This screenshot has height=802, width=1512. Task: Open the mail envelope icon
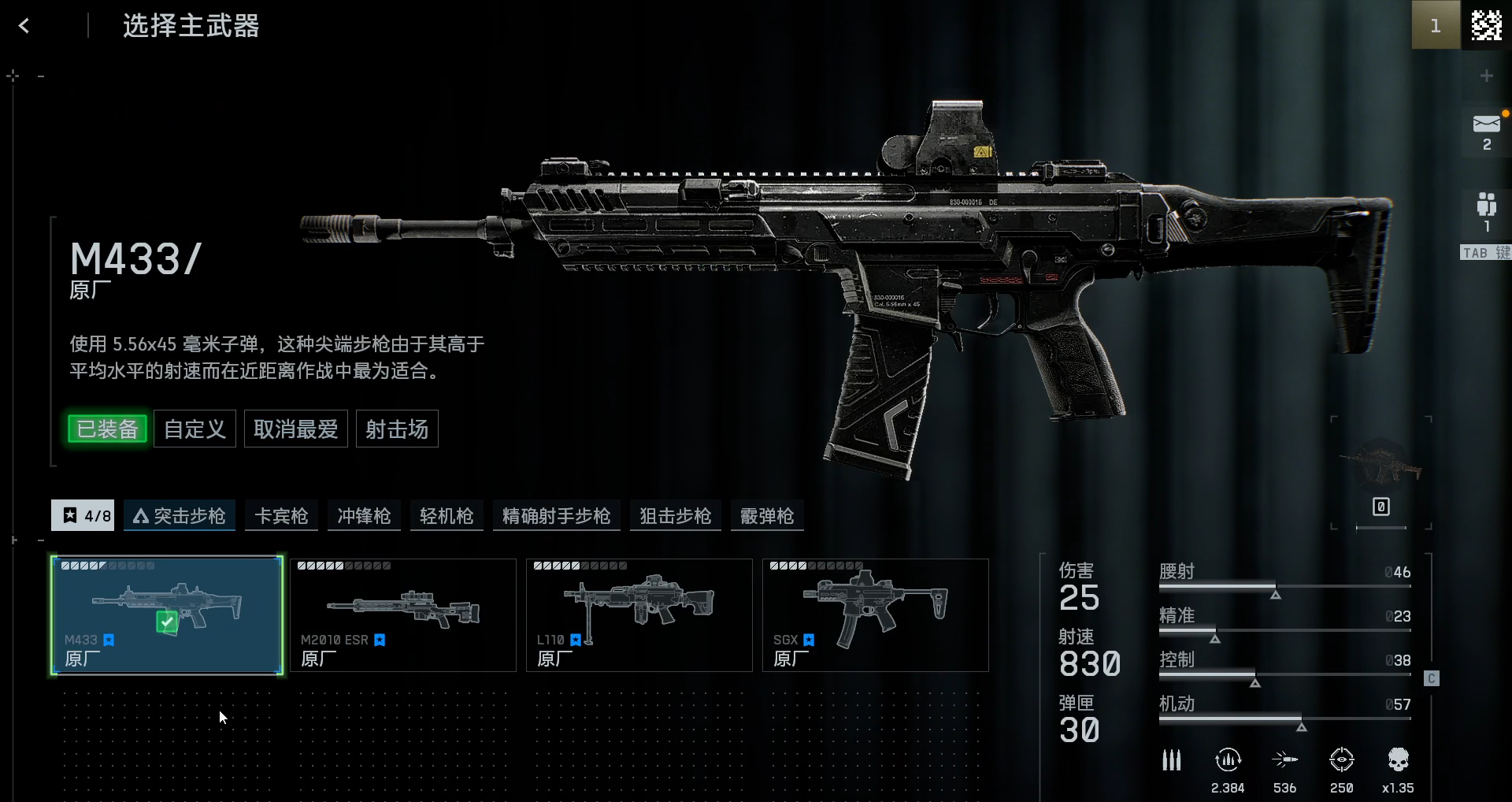point(1486,124)
